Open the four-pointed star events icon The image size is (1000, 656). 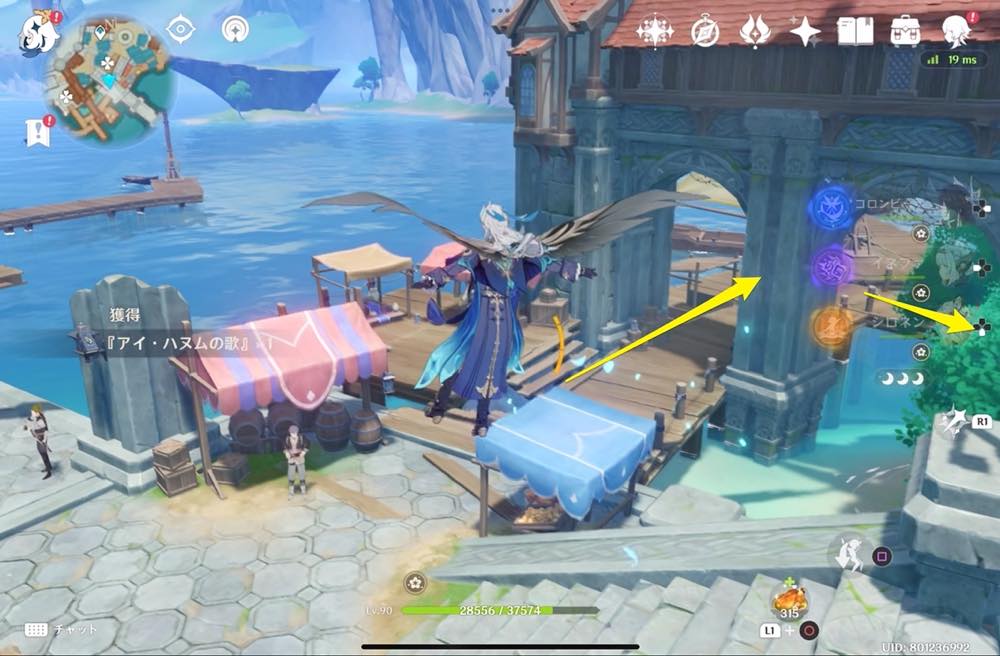[x=655, y=31]
